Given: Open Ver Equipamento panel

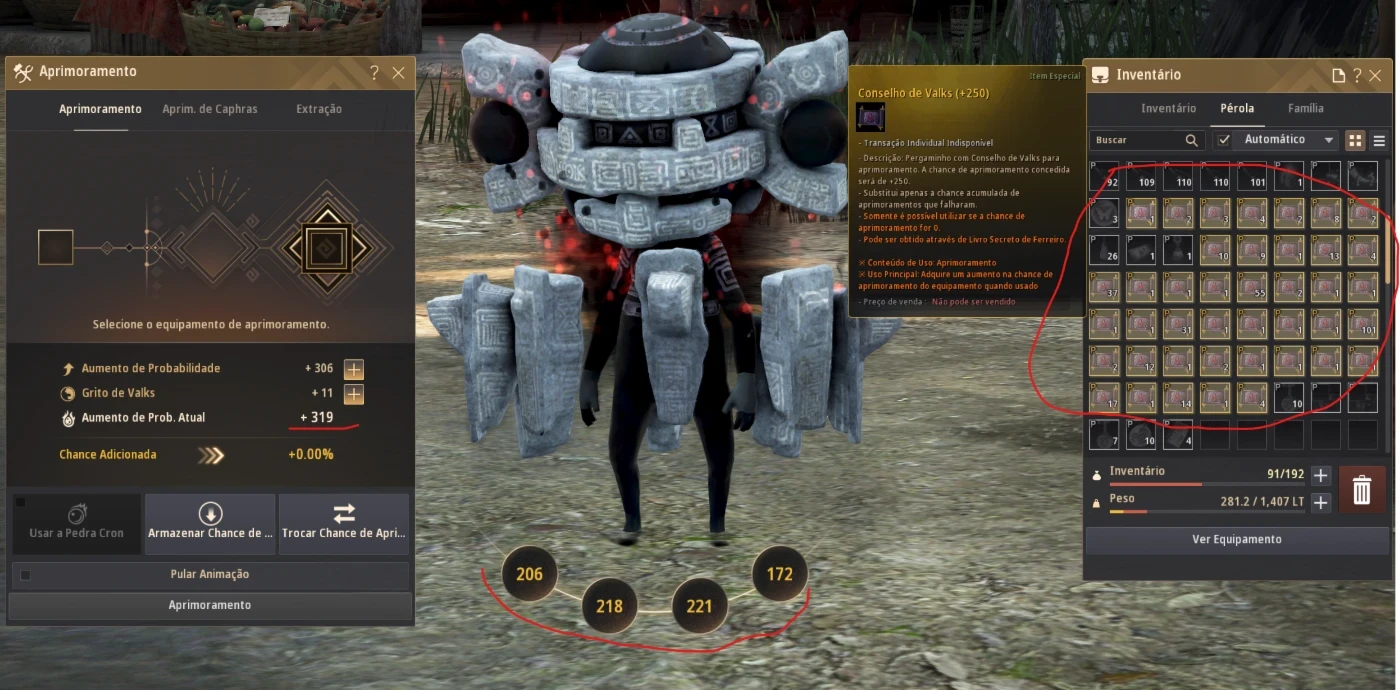Looking at the screenshot, I should pyautogui.click(x=1236, y=539).
